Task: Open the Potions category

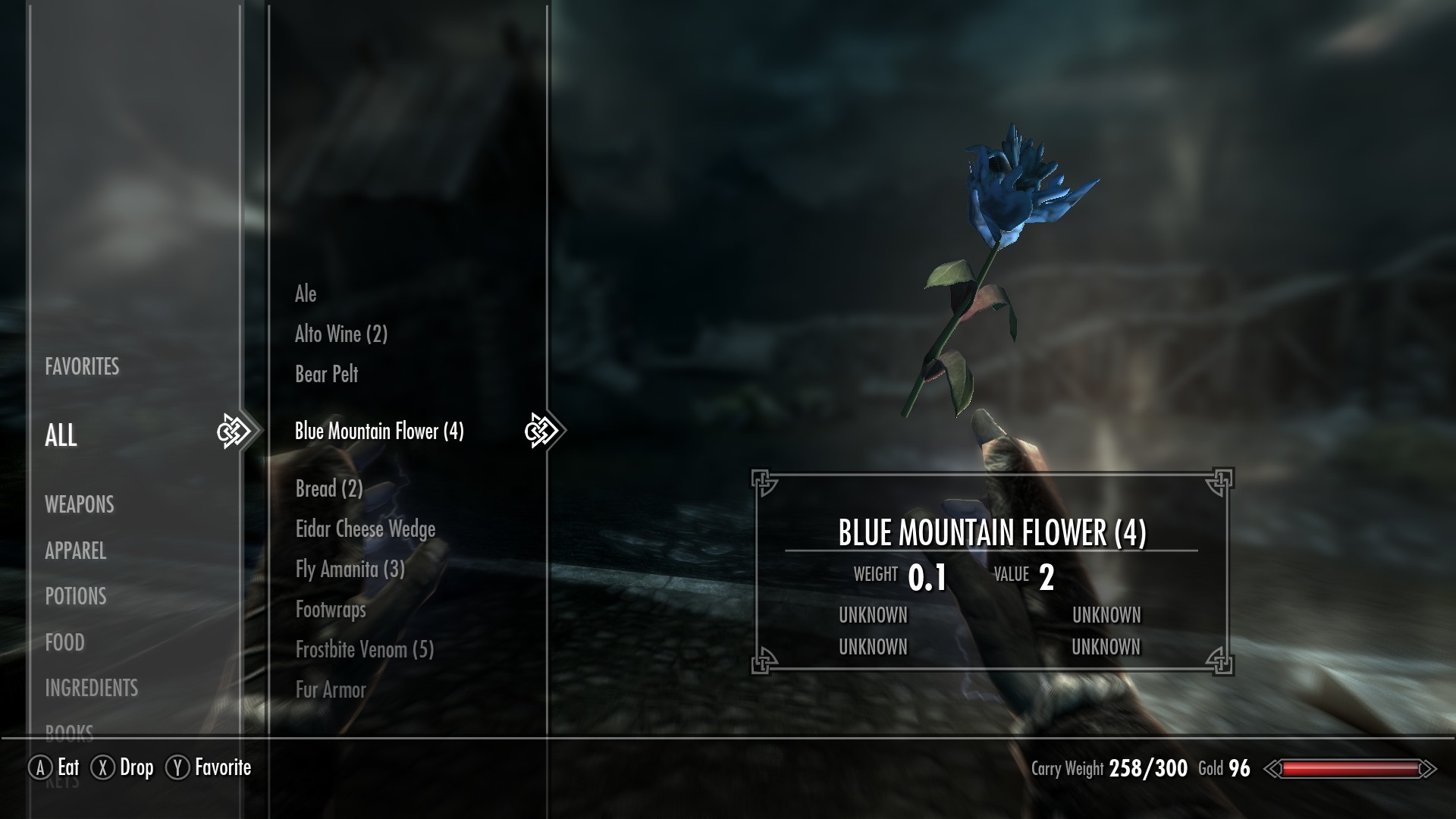Action: coord(76,597)
